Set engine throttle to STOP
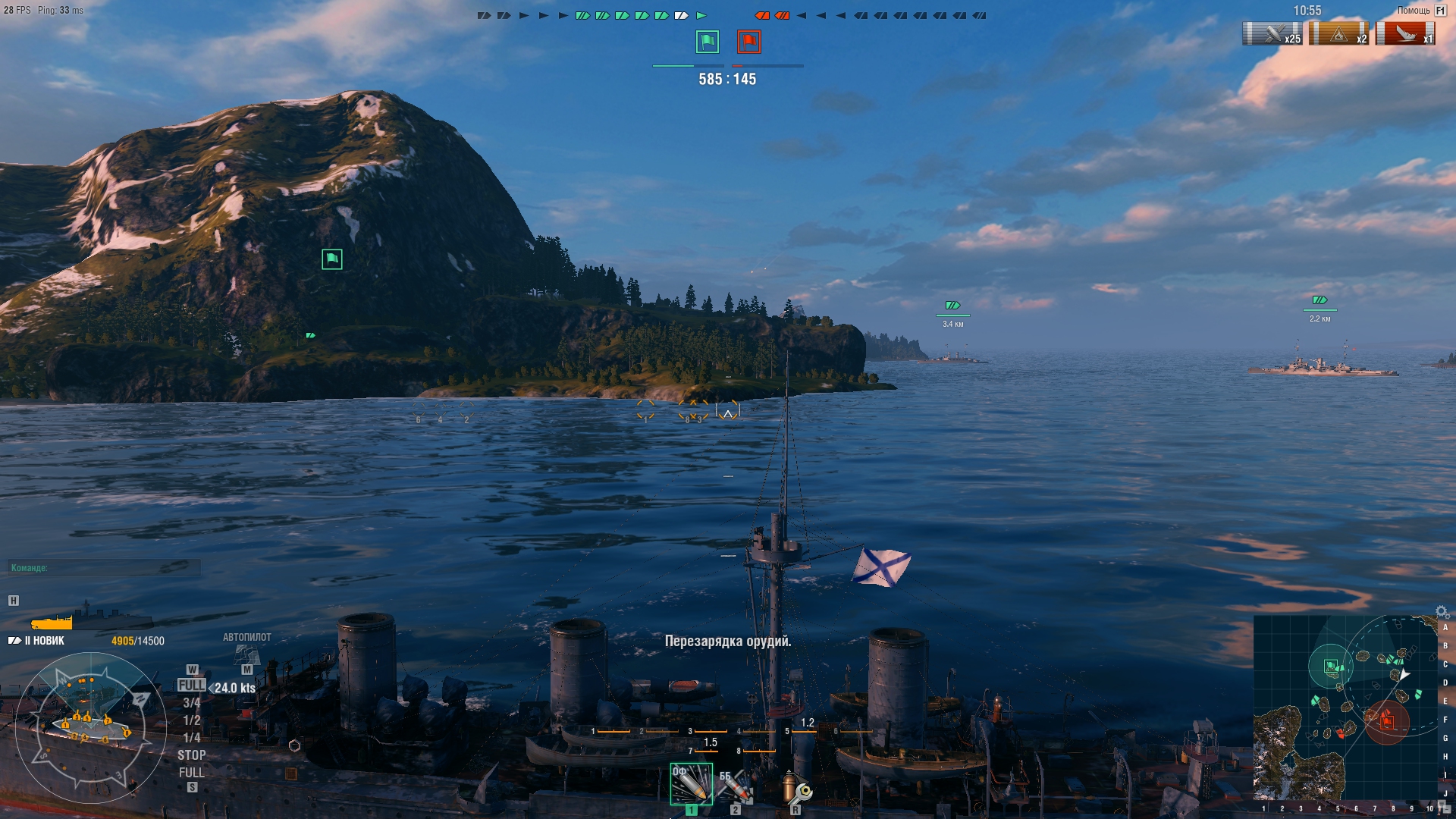The image size is (1456, 819). click(x=193, y=755)
